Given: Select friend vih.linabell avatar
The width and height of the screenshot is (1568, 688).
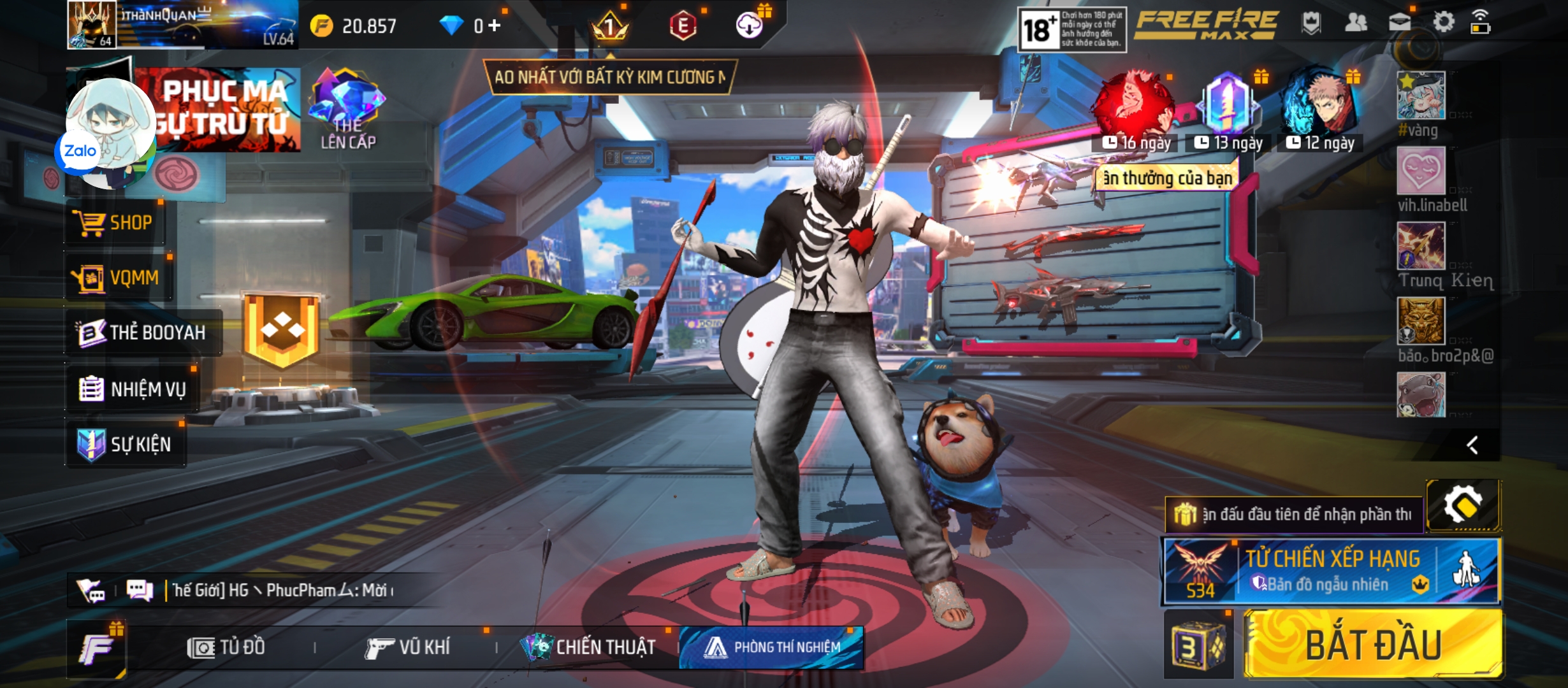Looking at the screenshot, I should [1421, 171].
